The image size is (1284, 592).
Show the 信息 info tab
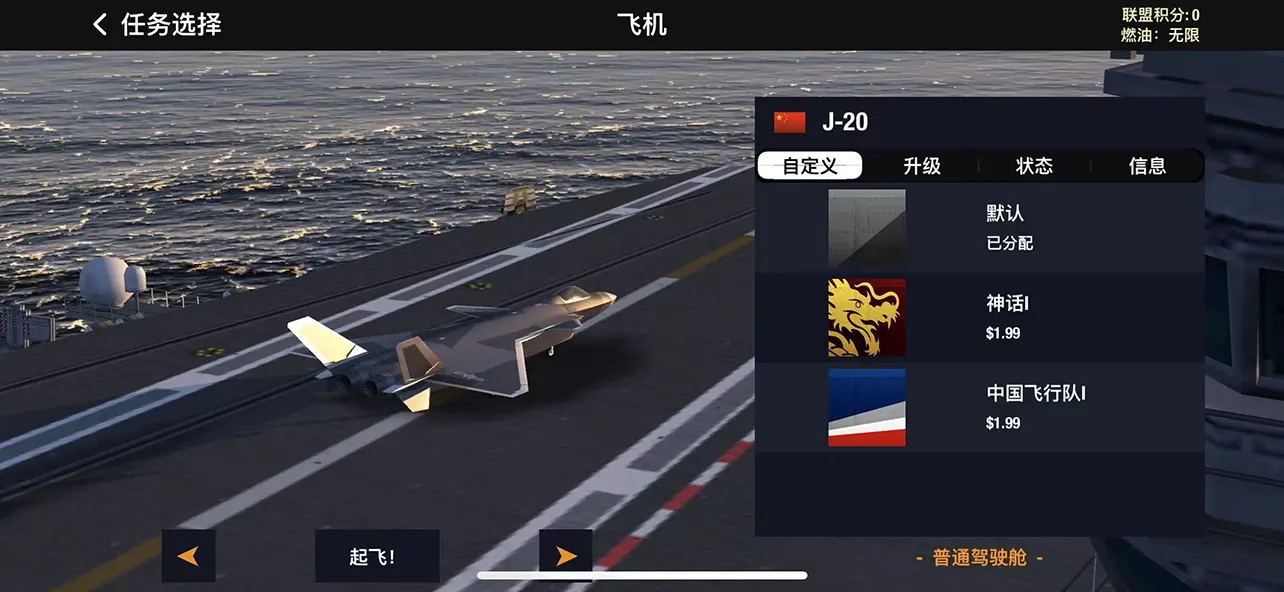(x=1147, y=166)
